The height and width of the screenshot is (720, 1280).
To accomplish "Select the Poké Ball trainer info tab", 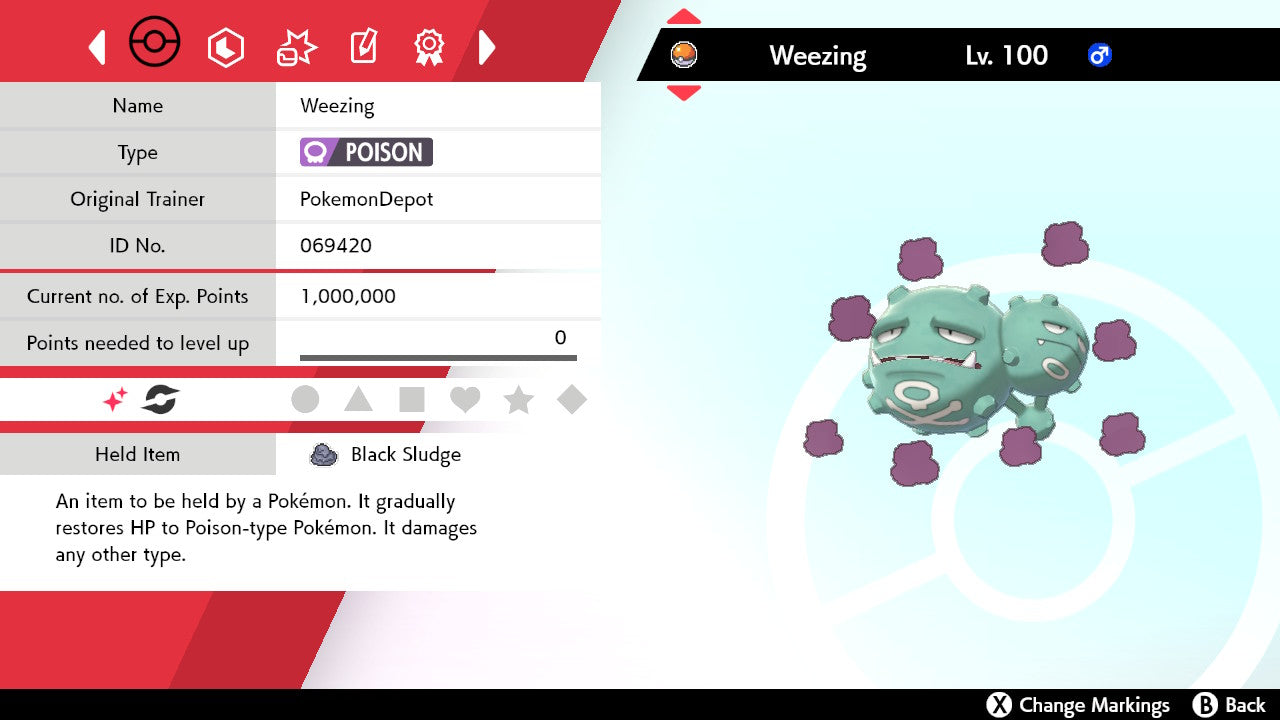I will click(155, 44).
